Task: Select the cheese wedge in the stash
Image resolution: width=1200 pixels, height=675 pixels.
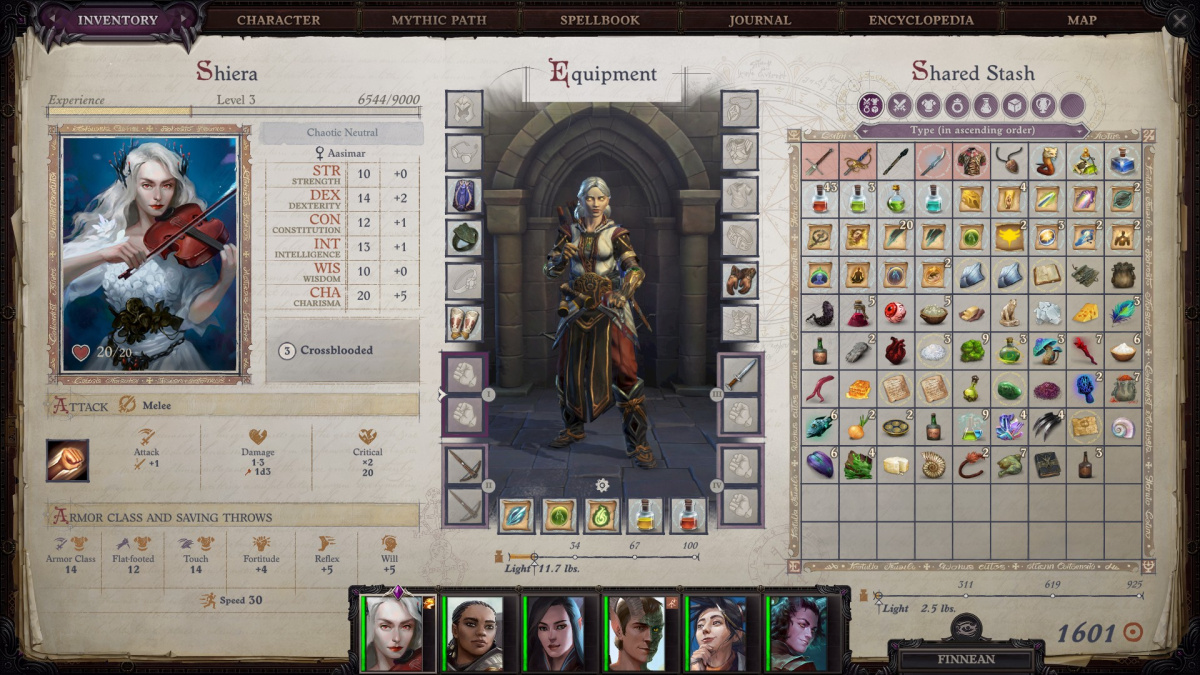Action: (x=1085, y=312)
